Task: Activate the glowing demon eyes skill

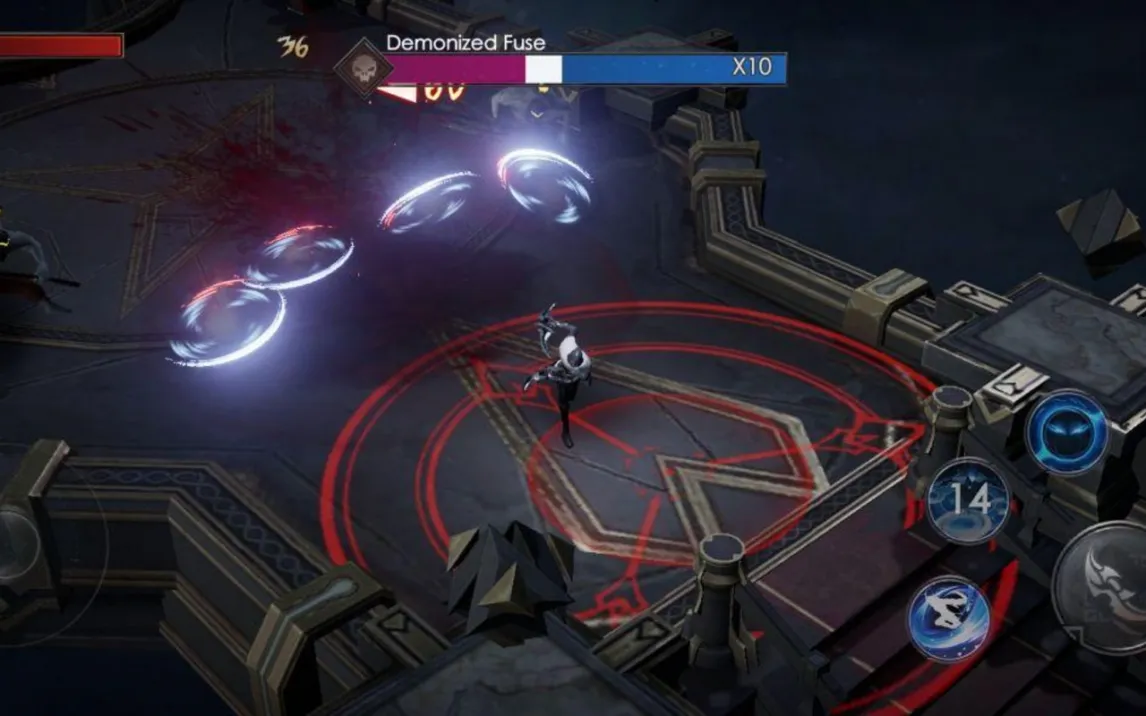Action: [x=1069, y=432]
